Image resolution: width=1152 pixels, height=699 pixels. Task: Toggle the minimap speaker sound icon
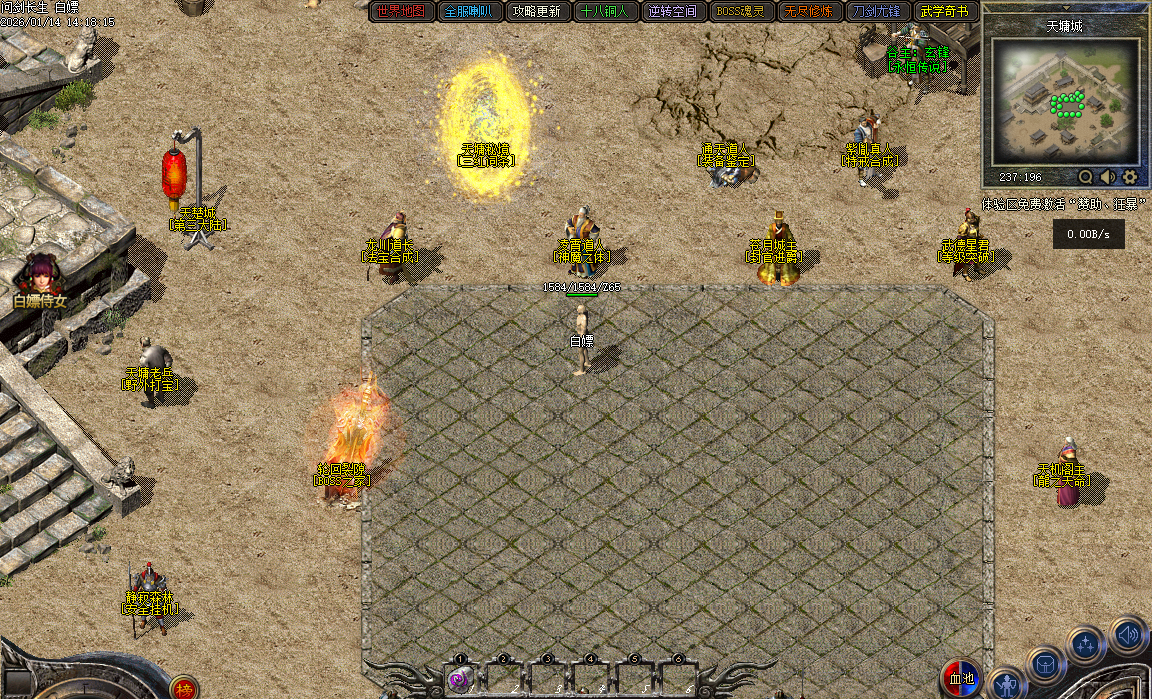click(1108, 177)
